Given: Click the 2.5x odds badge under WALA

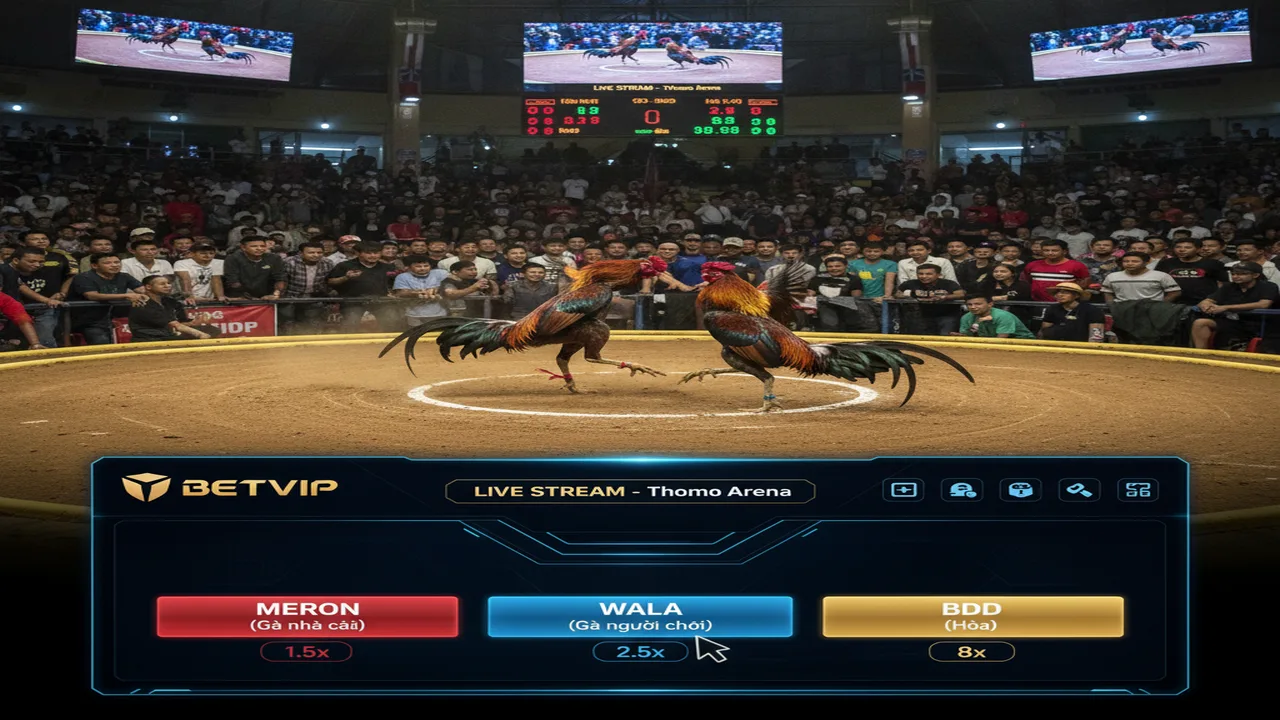Looking at the screenshot, I should [x=640, y=652].
